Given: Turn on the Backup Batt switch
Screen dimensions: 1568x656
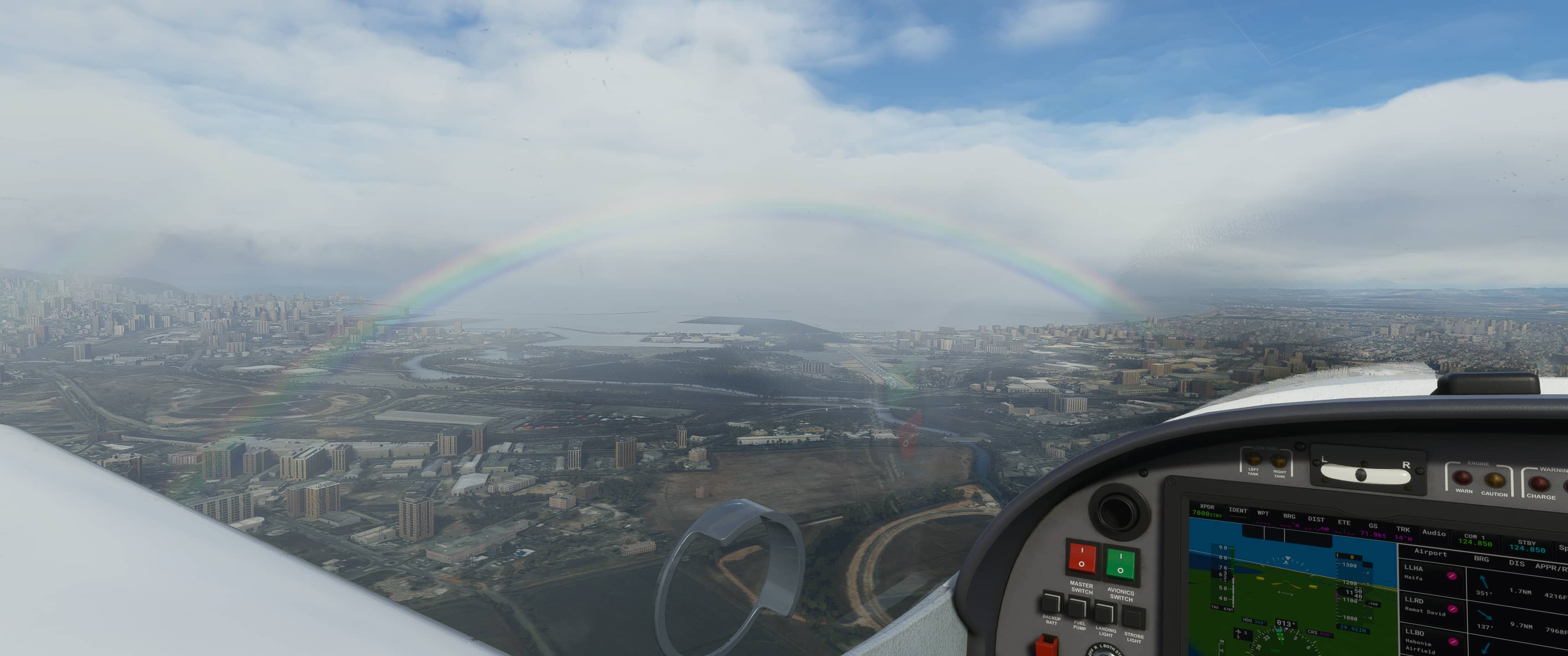Looking at the screenshot, I should coord(1051,603).
